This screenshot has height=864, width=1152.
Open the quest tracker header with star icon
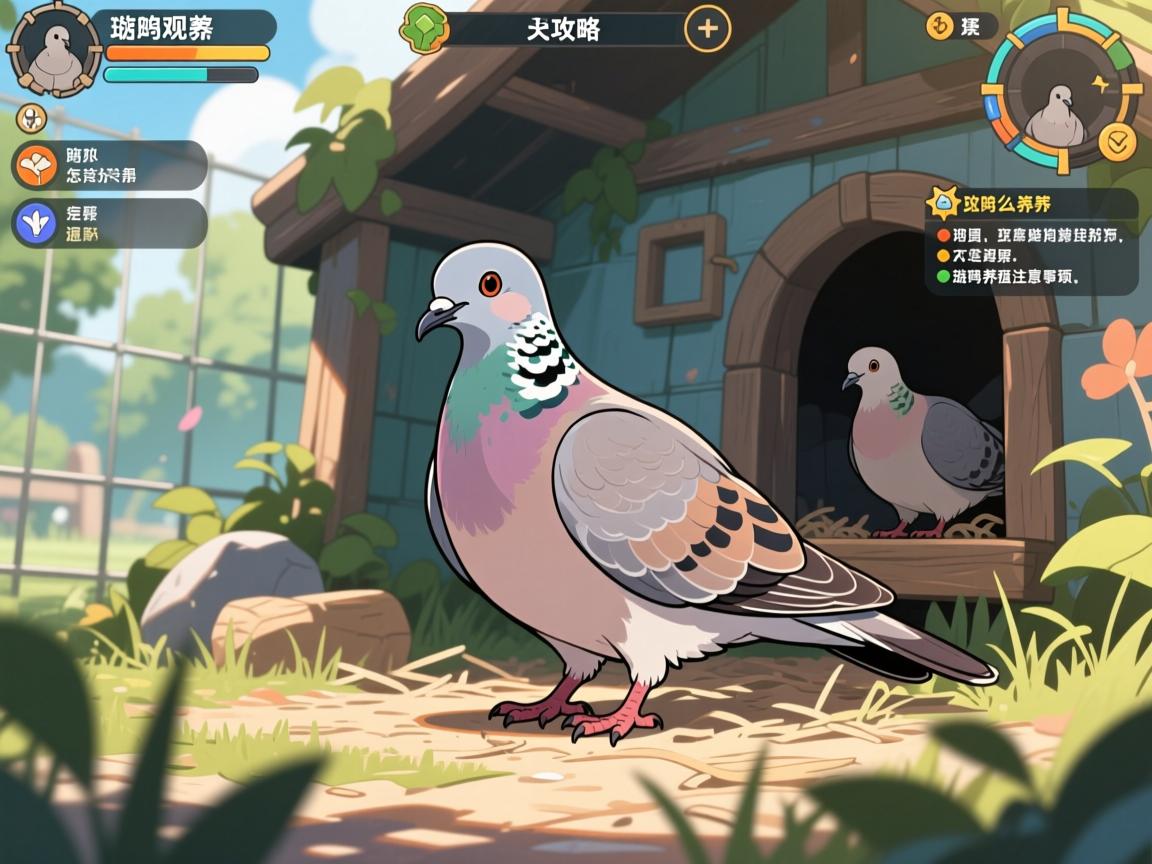click(x=1030, y=204)
